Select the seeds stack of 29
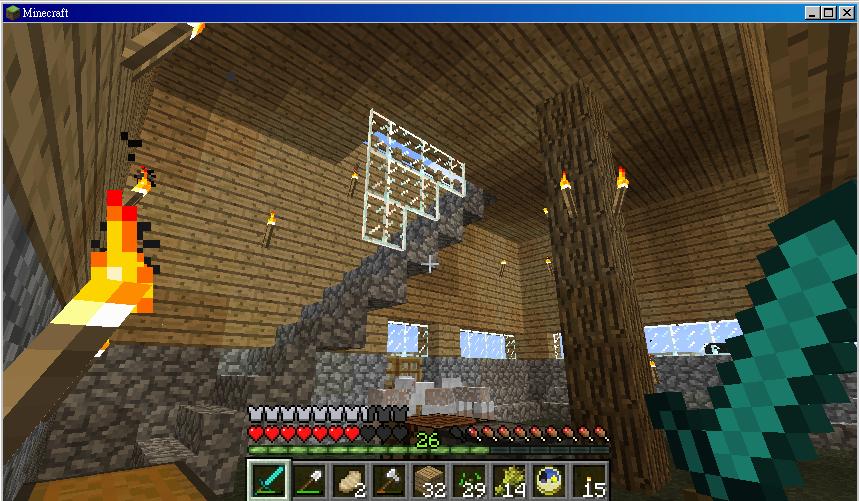This screenshot has width=859, height=501. [x=469, y=481]
